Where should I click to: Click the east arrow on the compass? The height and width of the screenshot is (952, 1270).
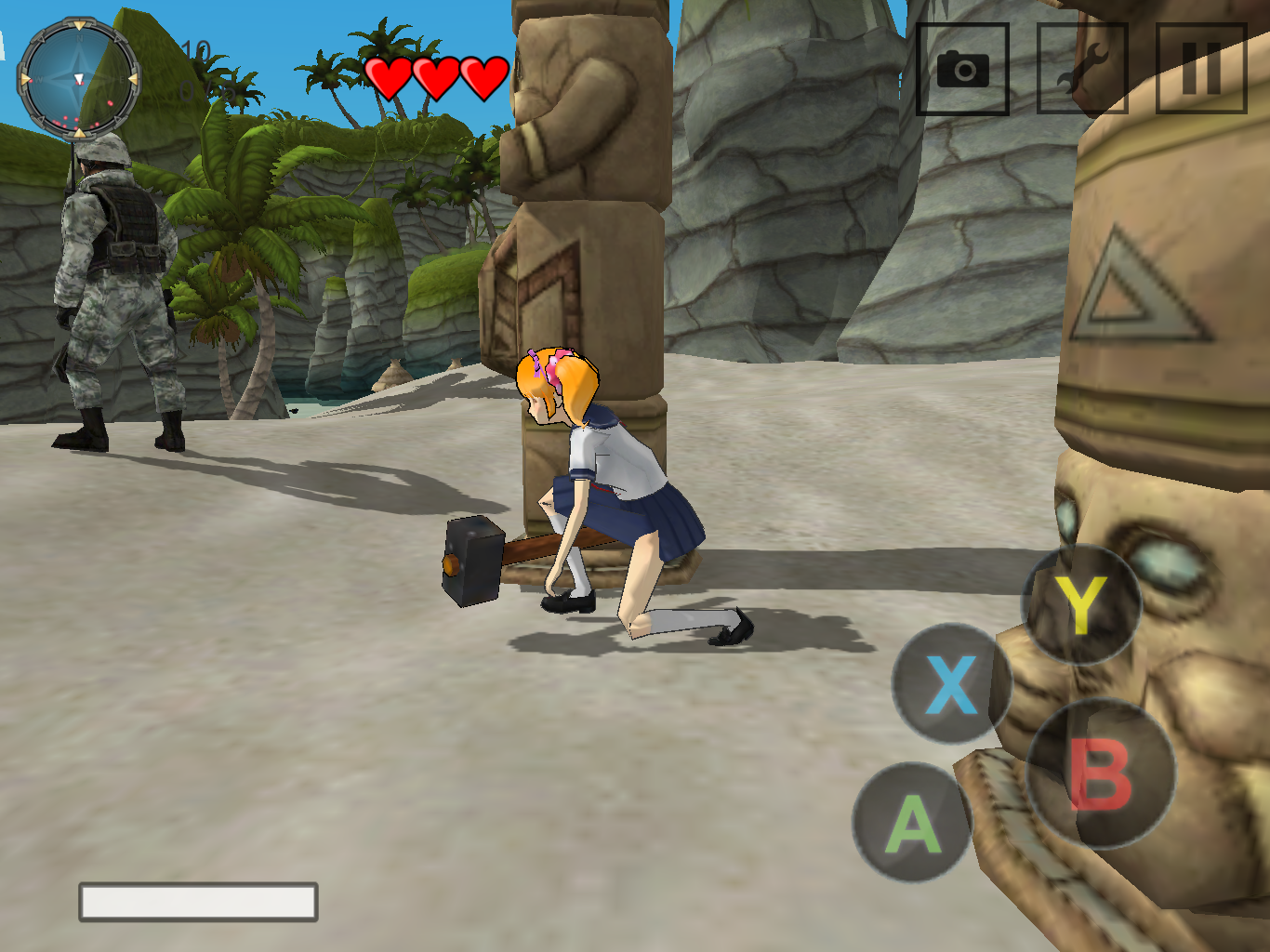(133, 79)
